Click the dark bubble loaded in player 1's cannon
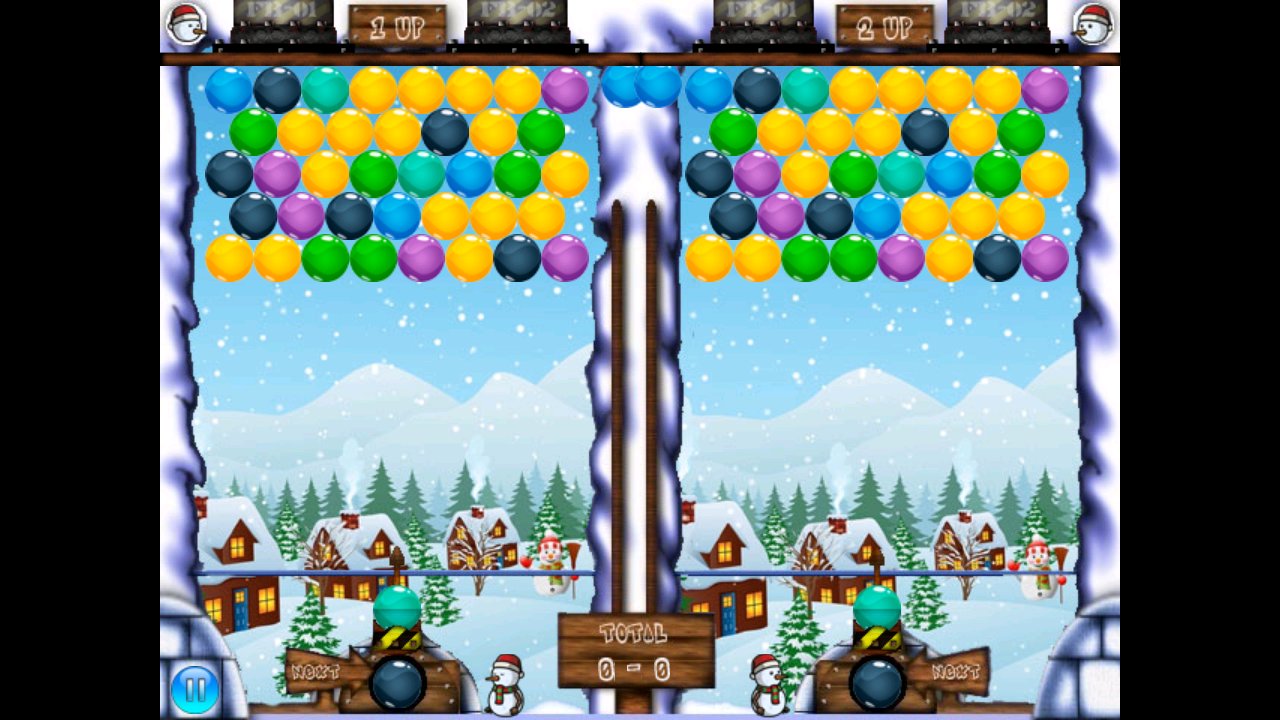1280x720 pixels. [x=400, y=683]
